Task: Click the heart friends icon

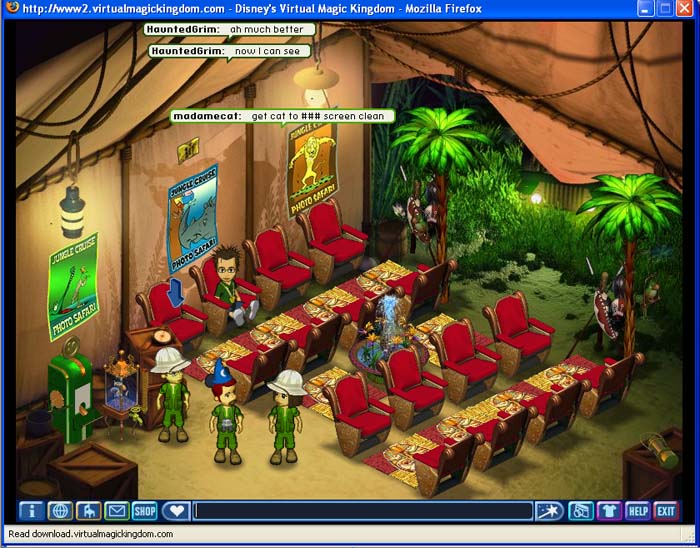Action: coord(175,511)
